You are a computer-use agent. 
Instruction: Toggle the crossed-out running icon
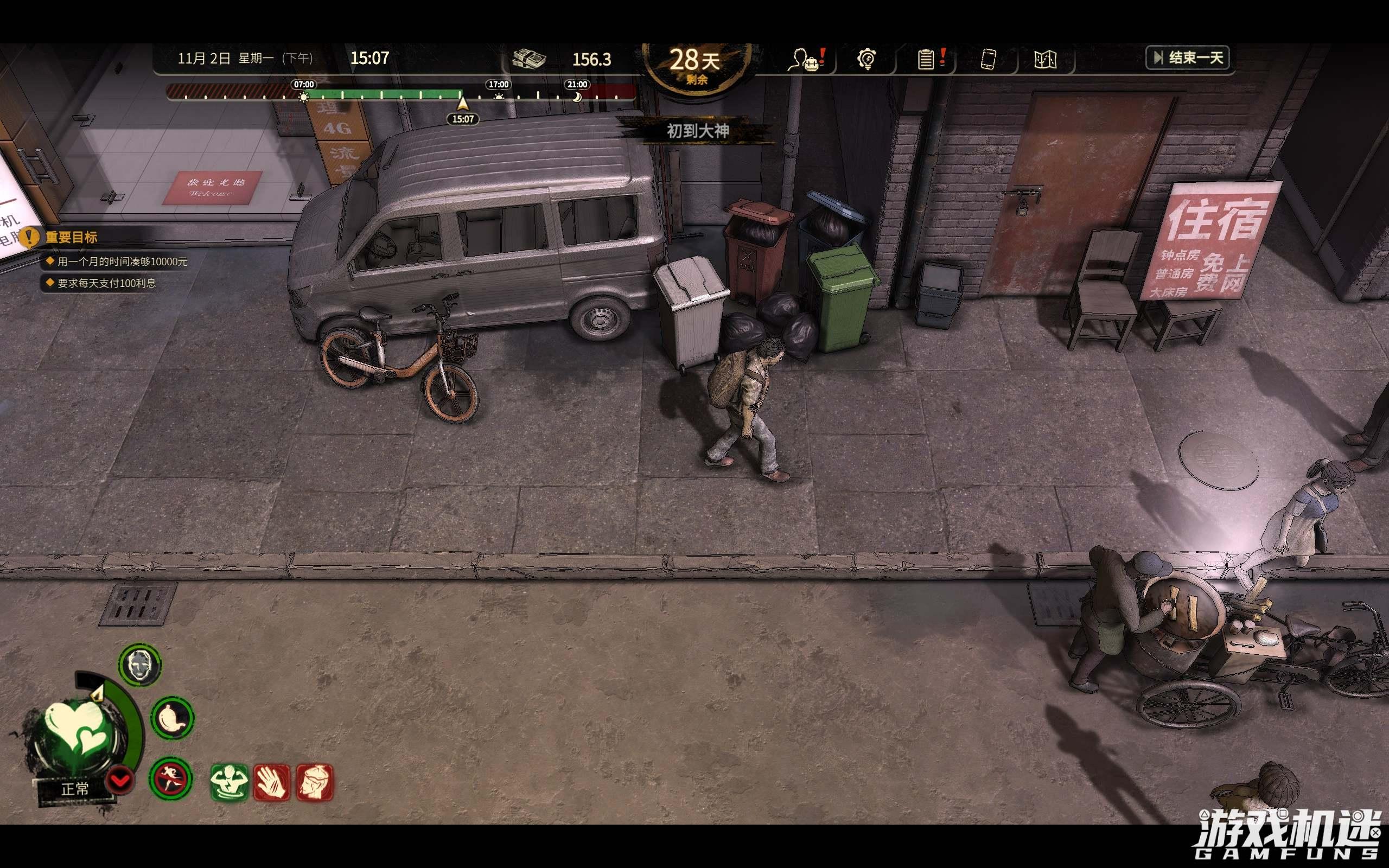coord(170,778)
